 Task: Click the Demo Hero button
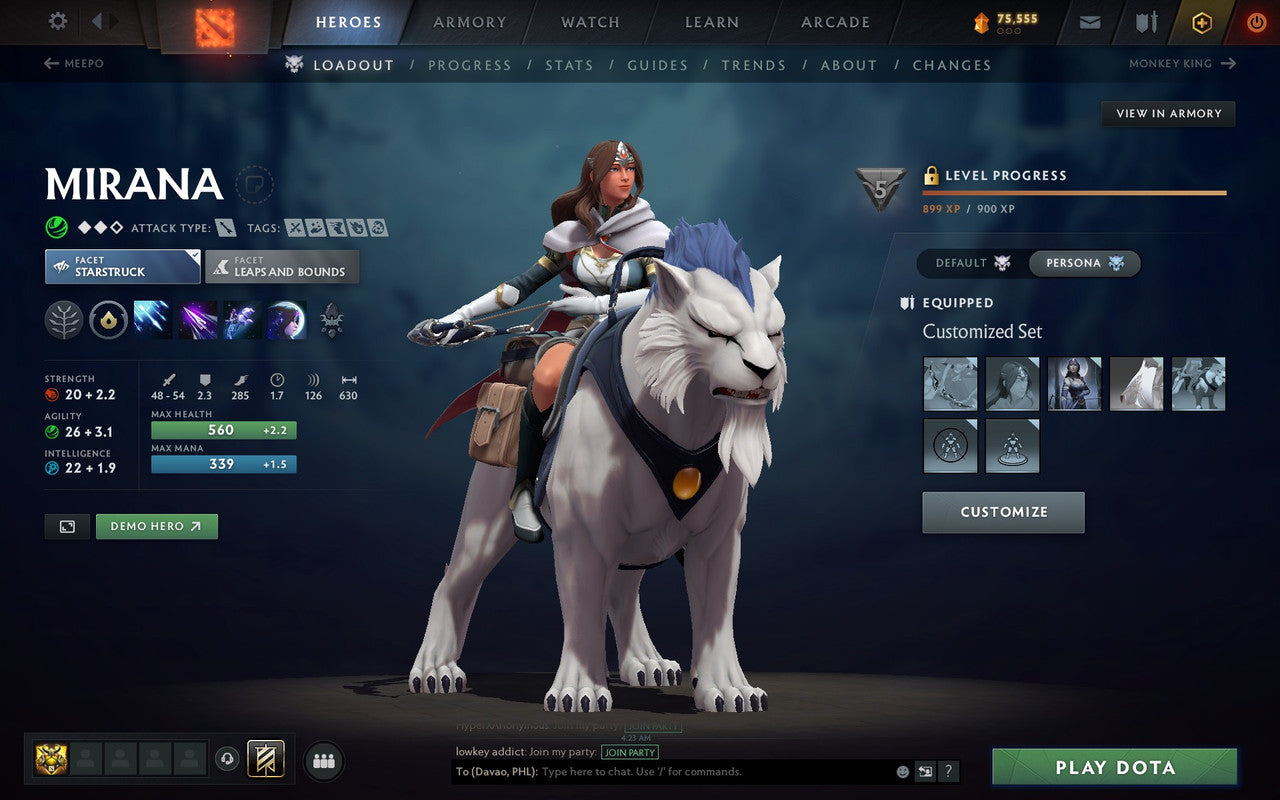156,526
